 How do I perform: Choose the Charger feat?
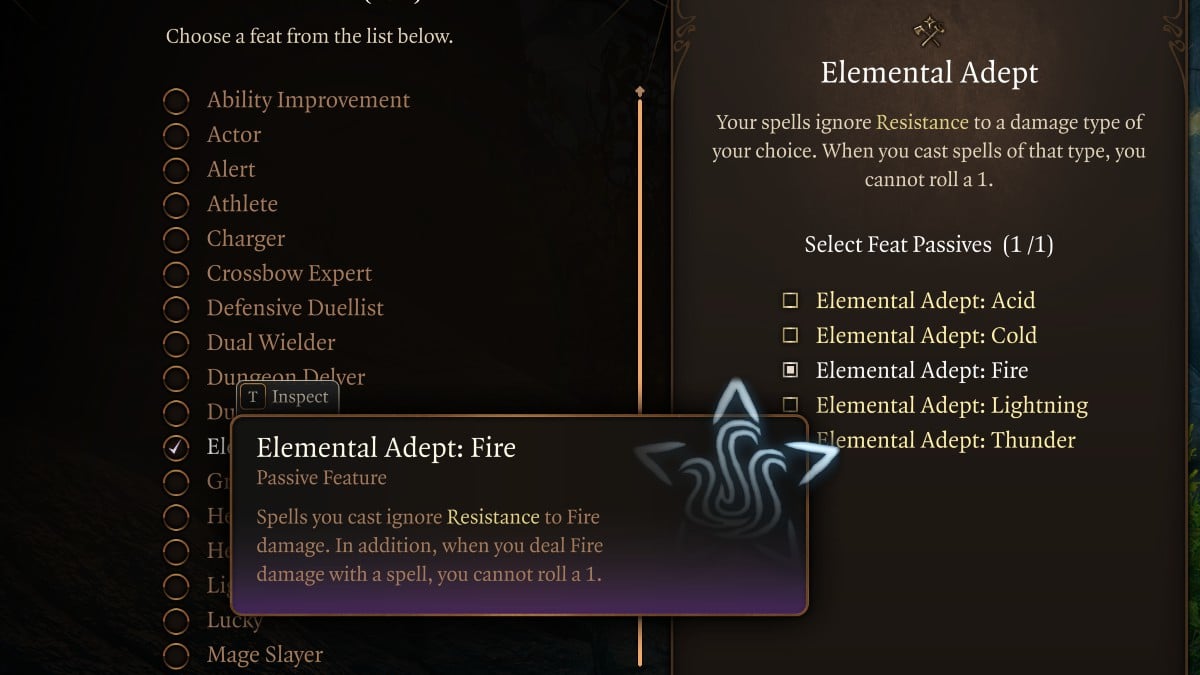[176, 240]
